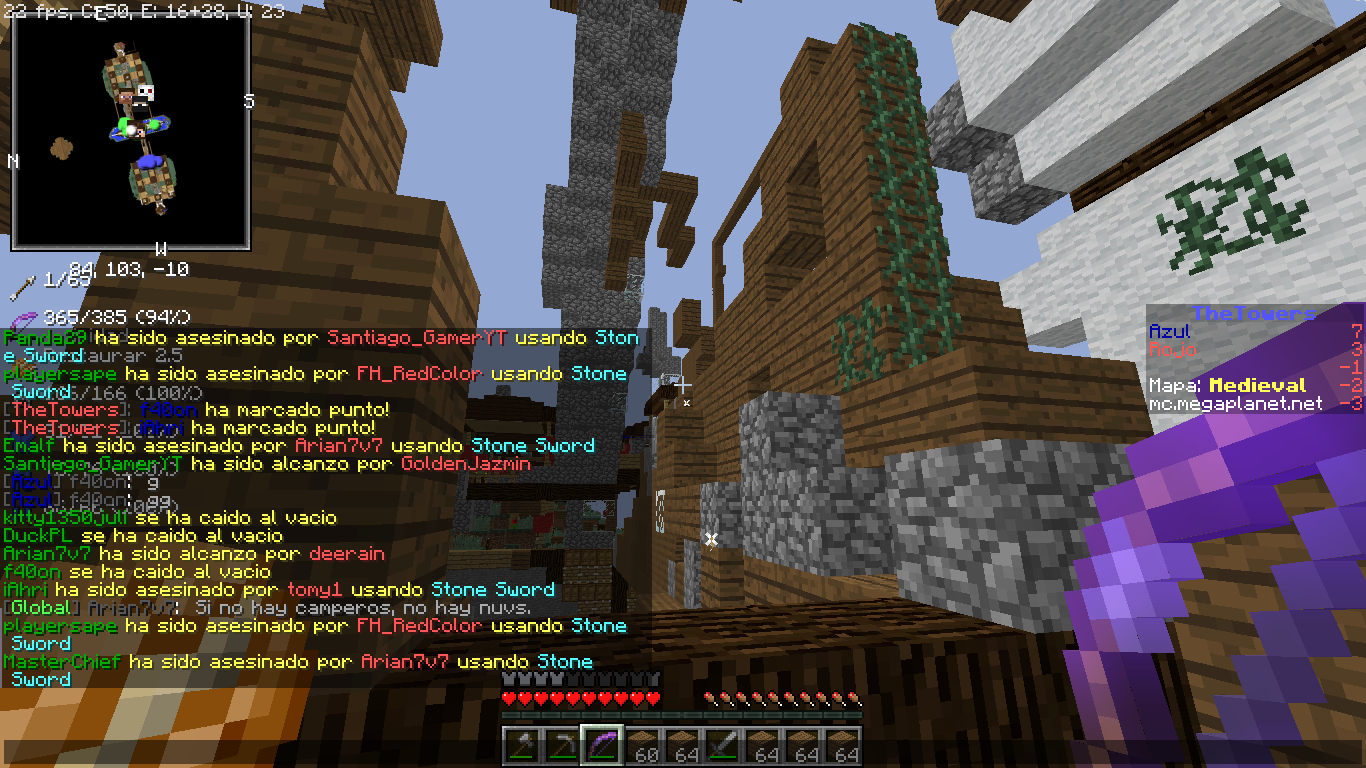The width and height of the screenshot is (1366, 768).
Task: Click the minimap in the corner
Action: click(130, 132)
